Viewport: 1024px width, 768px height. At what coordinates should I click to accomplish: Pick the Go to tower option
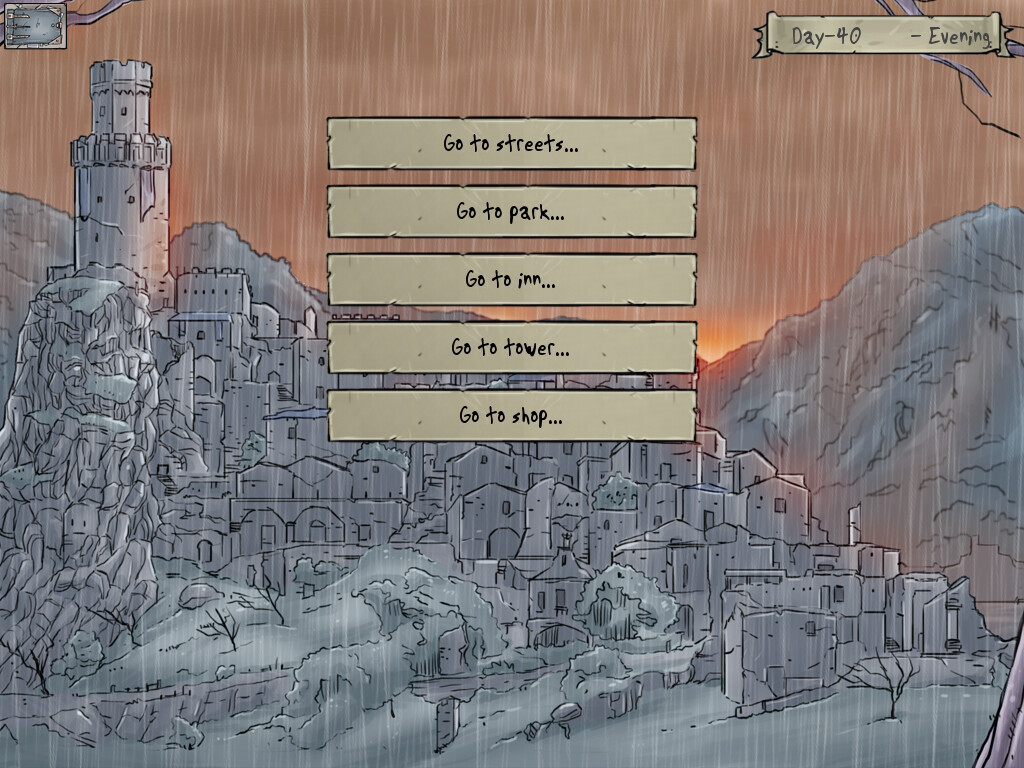pyautogui.click(x=511, y=348)
